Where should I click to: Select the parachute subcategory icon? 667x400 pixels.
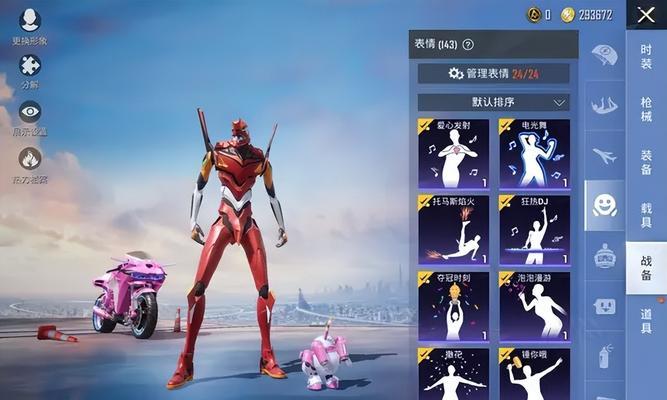click(x=604, y=54)
